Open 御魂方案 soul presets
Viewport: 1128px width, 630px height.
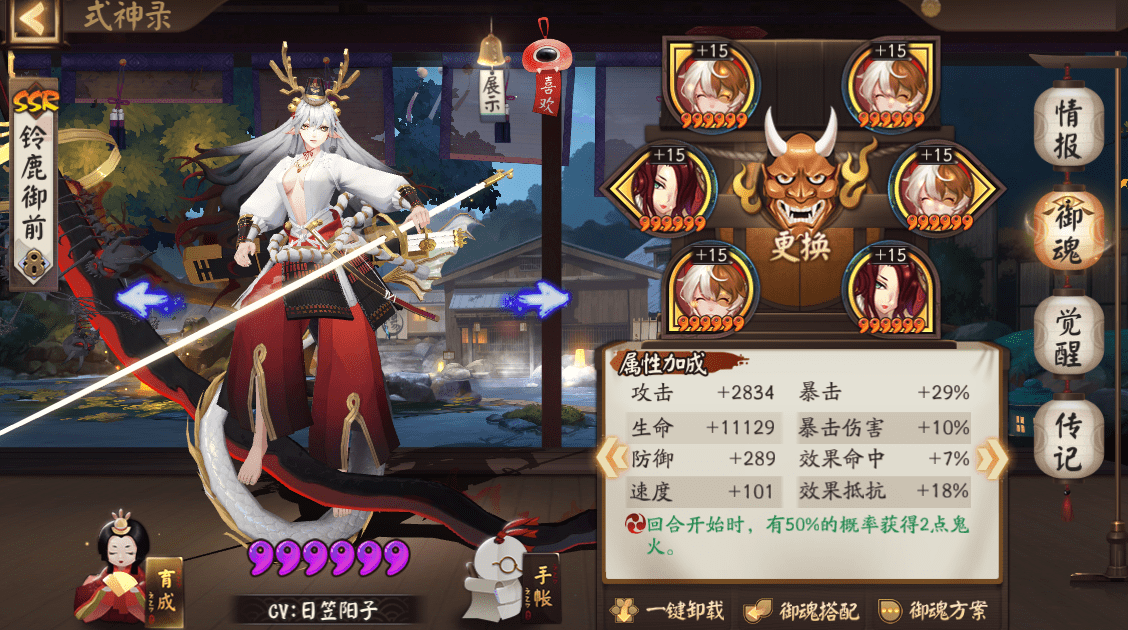pos(935,610)
